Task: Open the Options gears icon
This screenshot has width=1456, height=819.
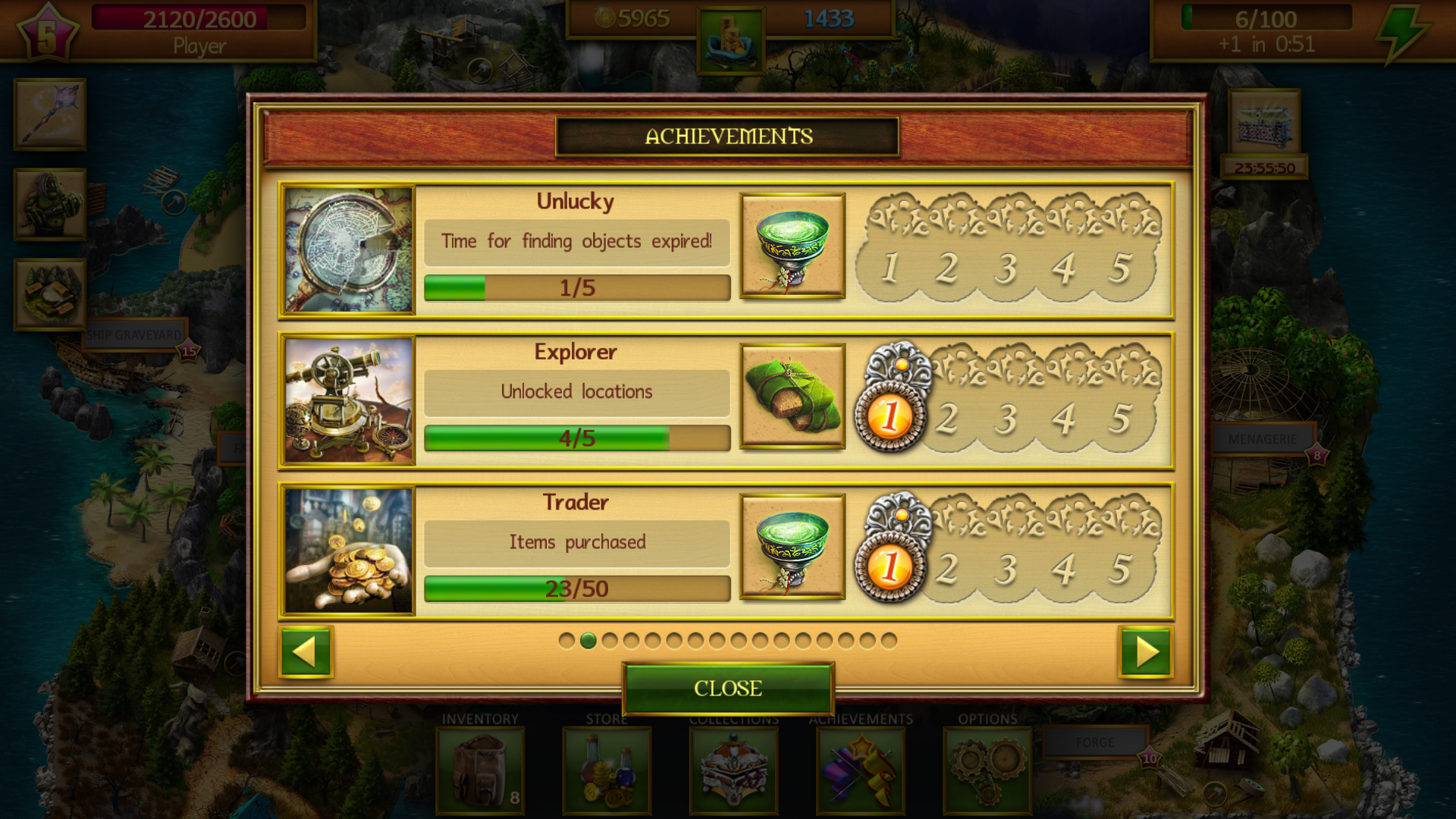Action: [x=986, y=769]
